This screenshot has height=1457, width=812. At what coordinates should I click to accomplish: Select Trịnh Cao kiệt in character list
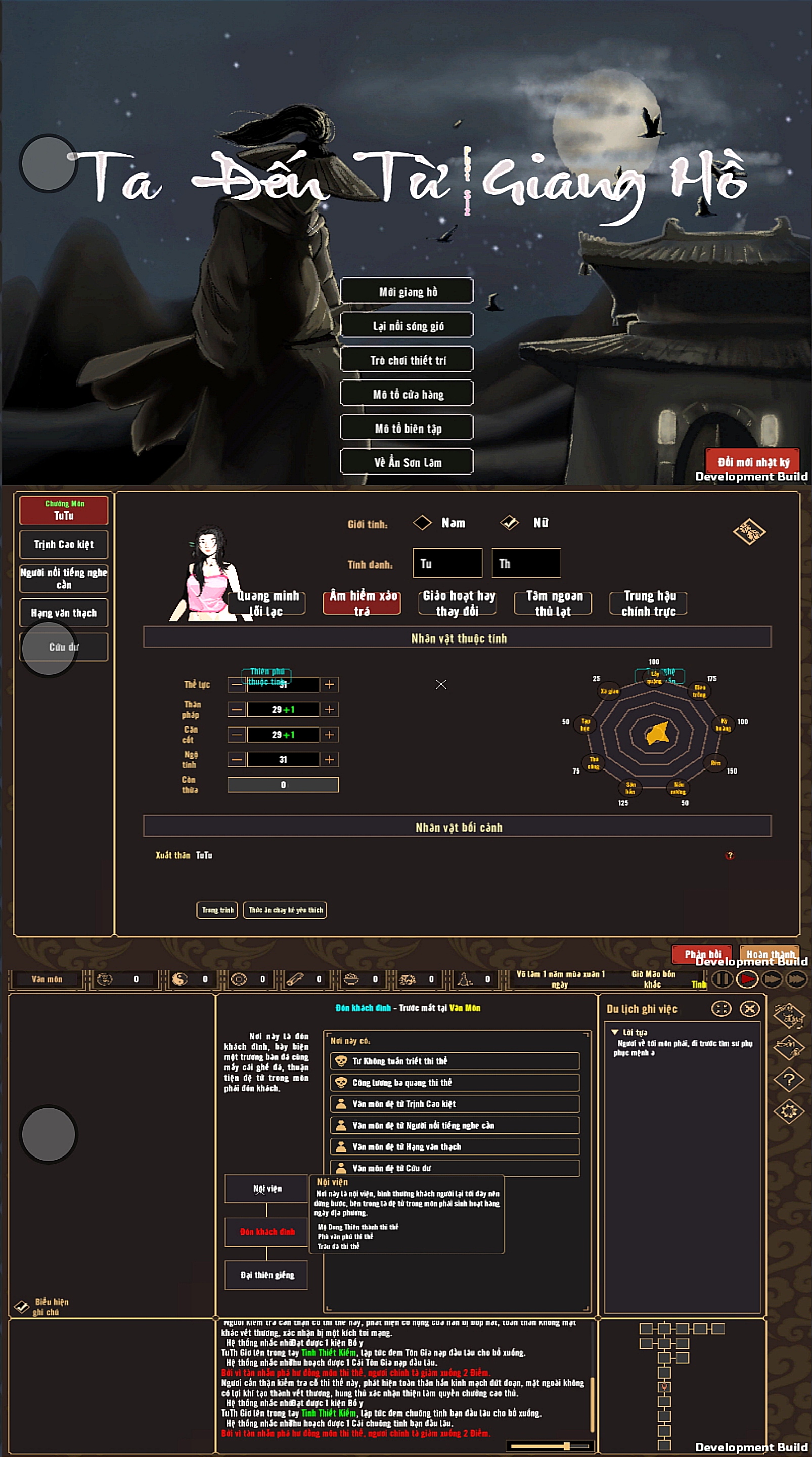[64, 544]
